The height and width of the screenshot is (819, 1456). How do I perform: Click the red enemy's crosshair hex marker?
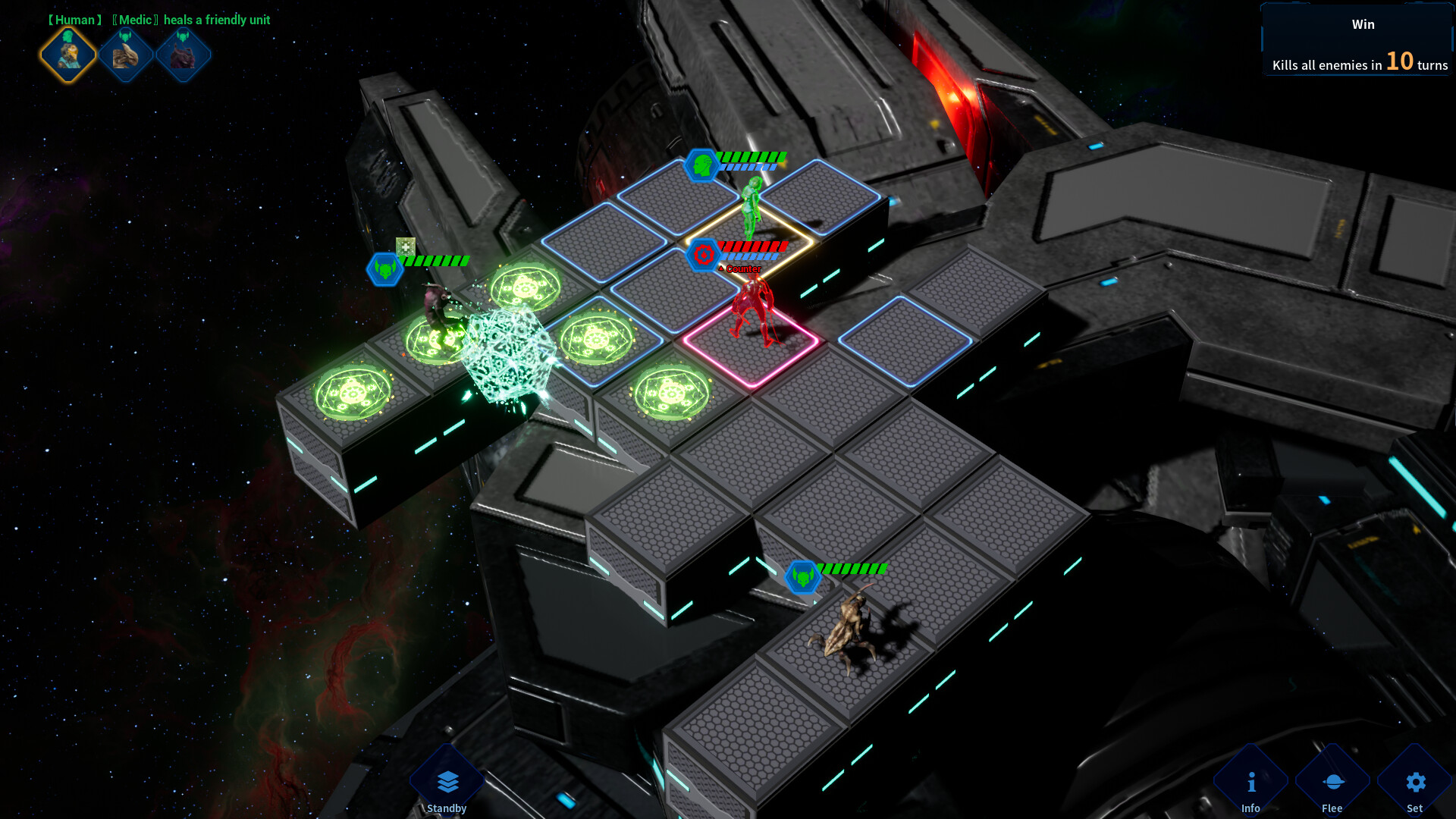[703, 256]
